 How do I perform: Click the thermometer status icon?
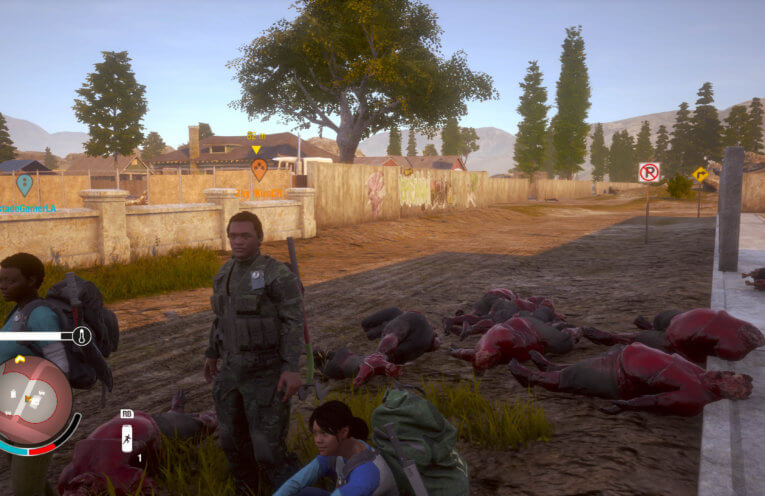pos(82,336)
